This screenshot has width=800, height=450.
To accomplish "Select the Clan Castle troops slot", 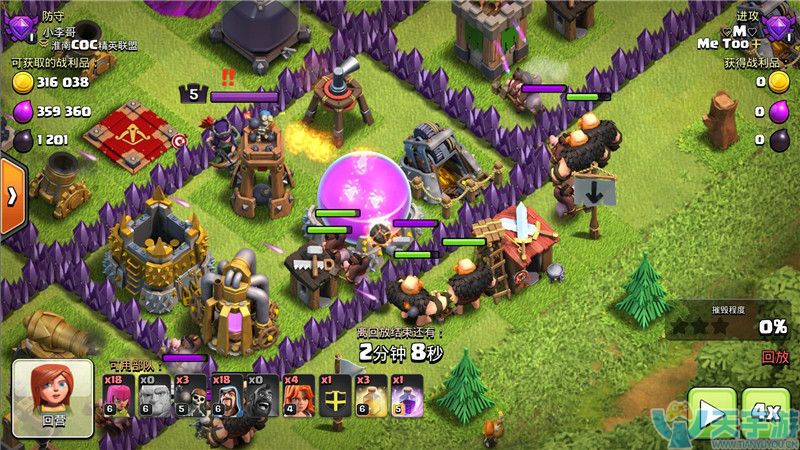I will tap(336, 395).
